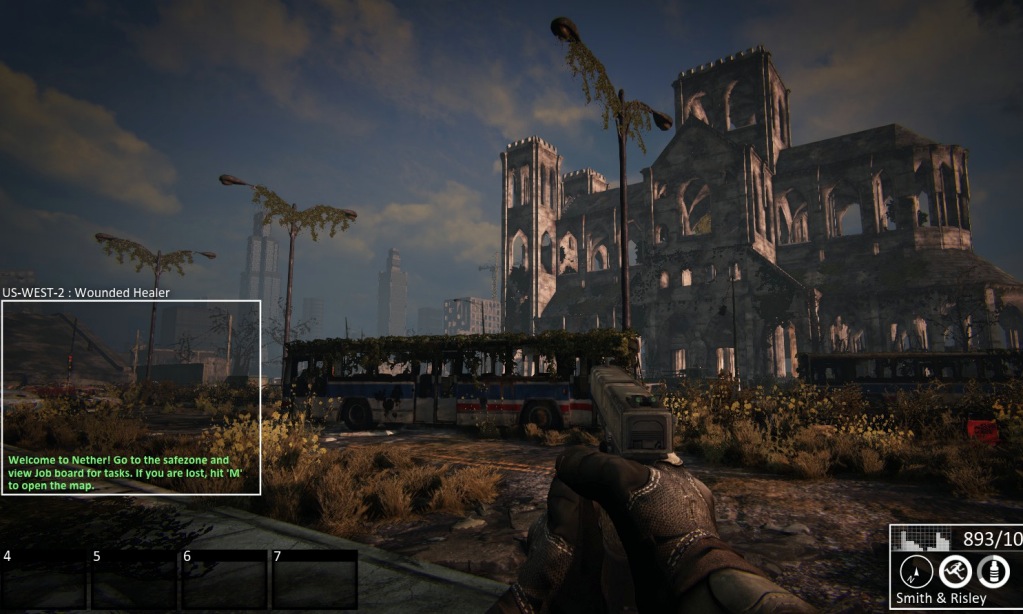Click the running man stamina icon
The image size is (1023, 614).
955,571
